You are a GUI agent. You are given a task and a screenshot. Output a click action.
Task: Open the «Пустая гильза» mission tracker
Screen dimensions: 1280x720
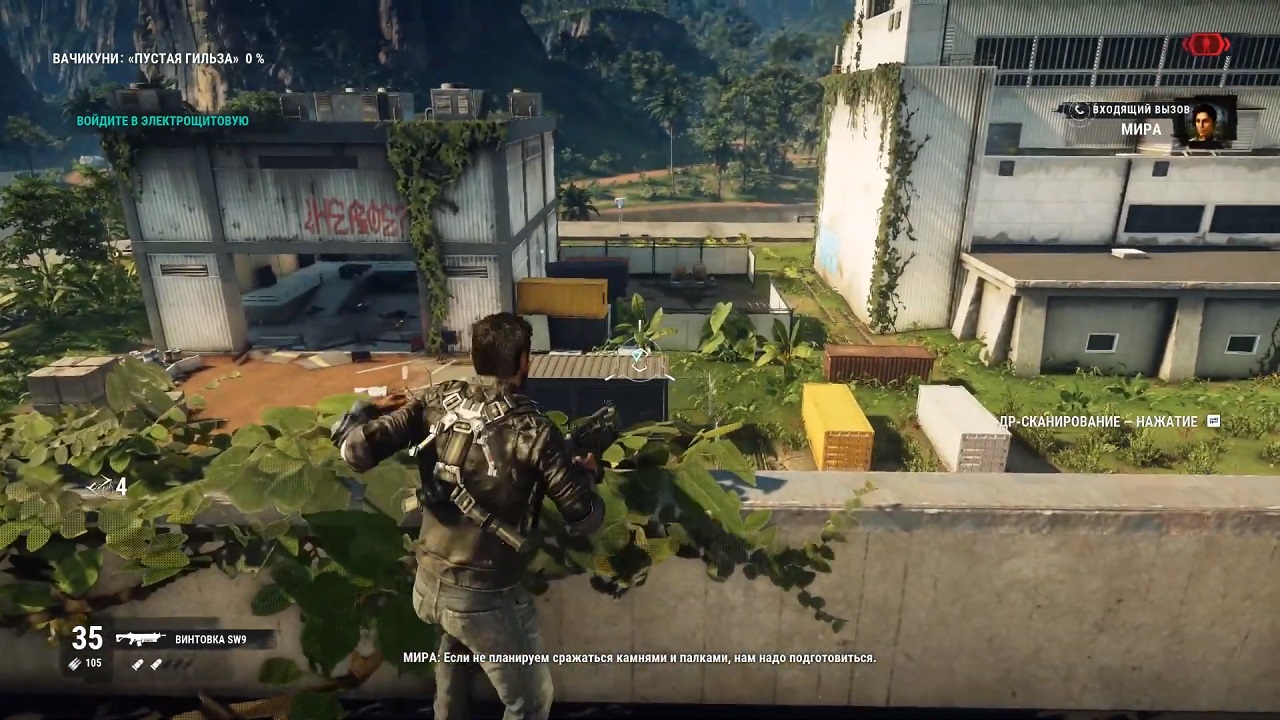158,59
